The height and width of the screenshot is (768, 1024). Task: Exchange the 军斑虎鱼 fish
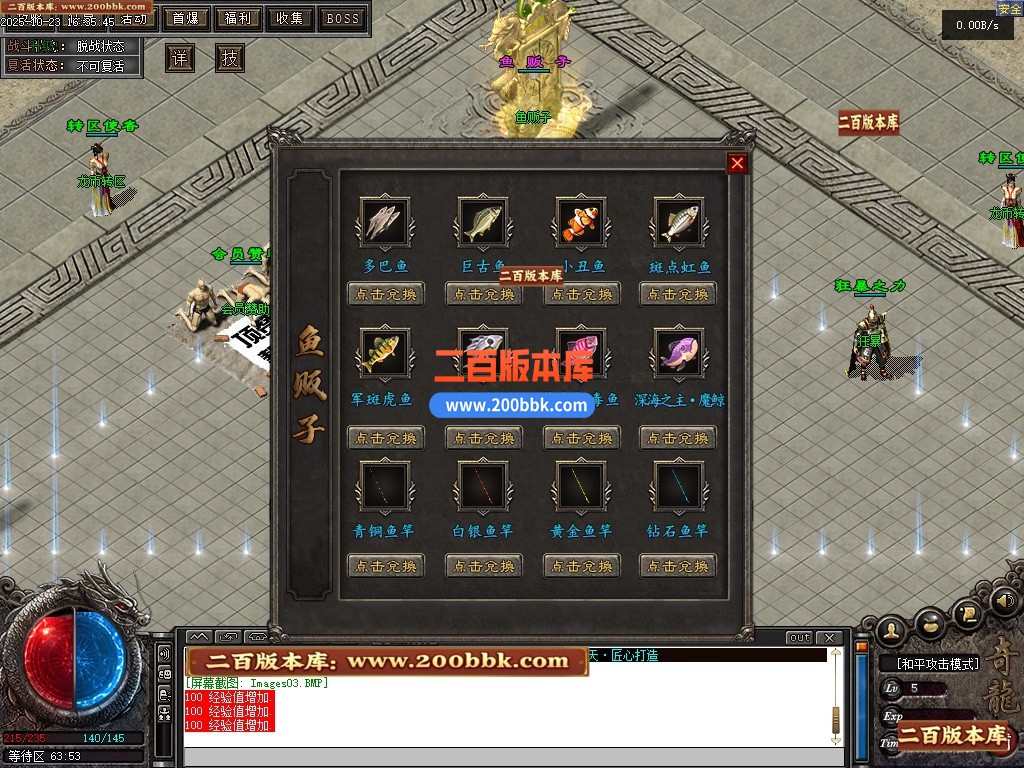(386, 437)
